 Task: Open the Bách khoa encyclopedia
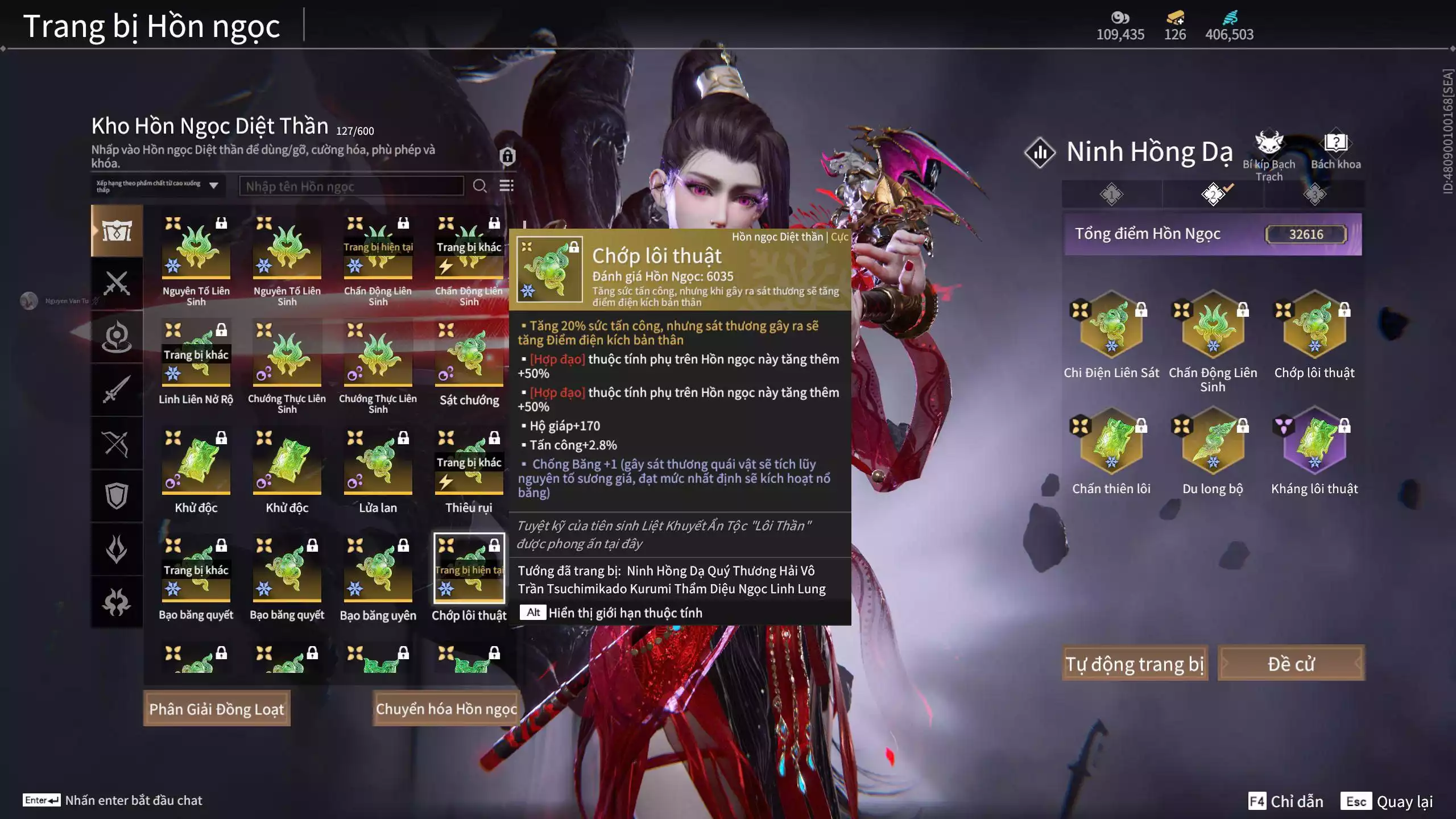(x=1335, y=151)
